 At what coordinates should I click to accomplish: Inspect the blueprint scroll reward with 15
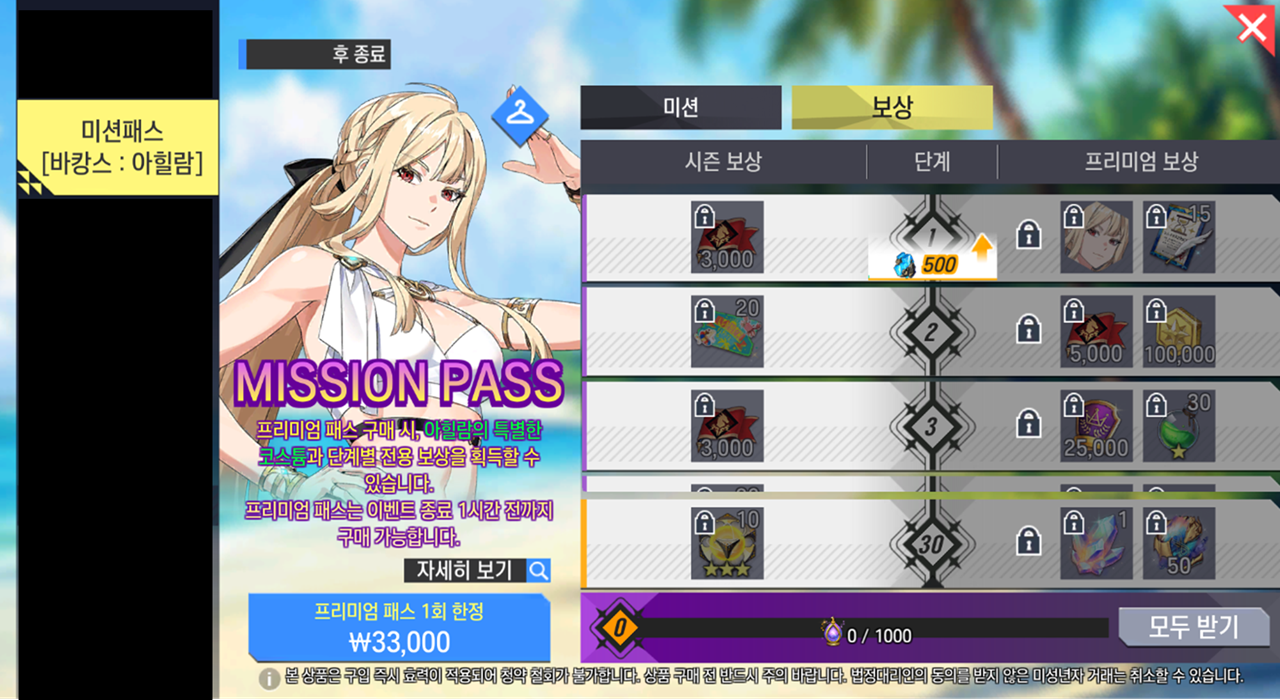click(x=1179, y=238)
